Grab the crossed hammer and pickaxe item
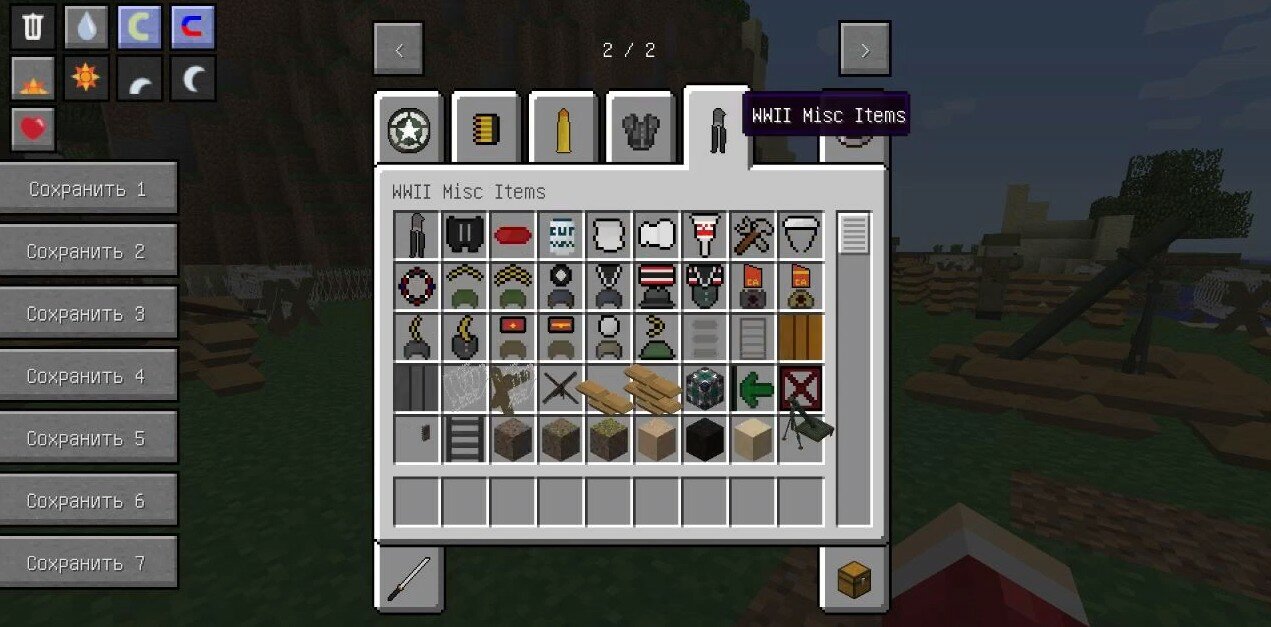This screenshot has height=627, width=1271. (x=753, y=236)
